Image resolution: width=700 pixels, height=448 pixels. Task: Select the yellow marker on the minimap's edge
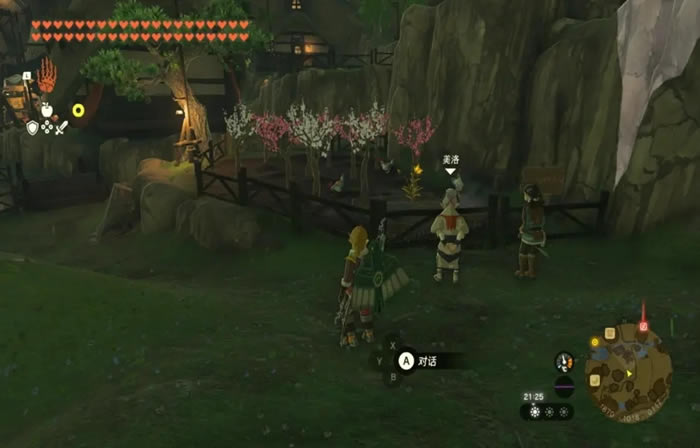(594, 343)
